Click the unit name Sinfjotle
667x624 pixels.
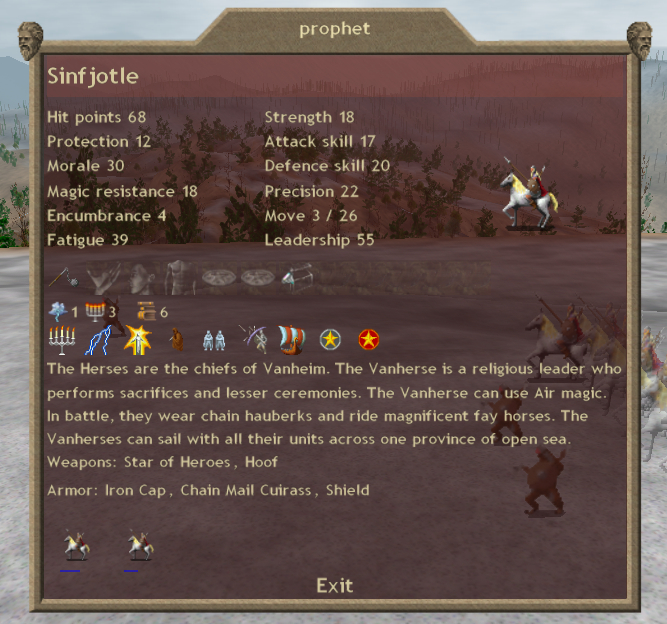pos(93,77)
